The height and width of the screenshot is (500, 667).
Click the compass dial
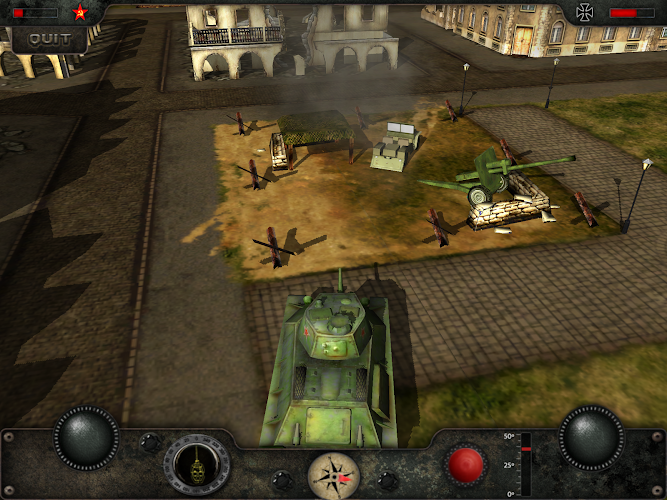click(332, 474)
